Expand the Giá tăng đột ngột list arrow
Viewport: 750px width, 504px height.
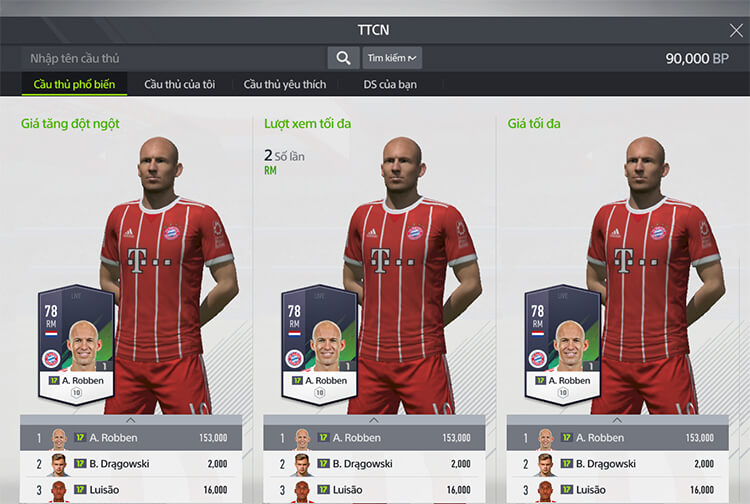click(132, 420)
